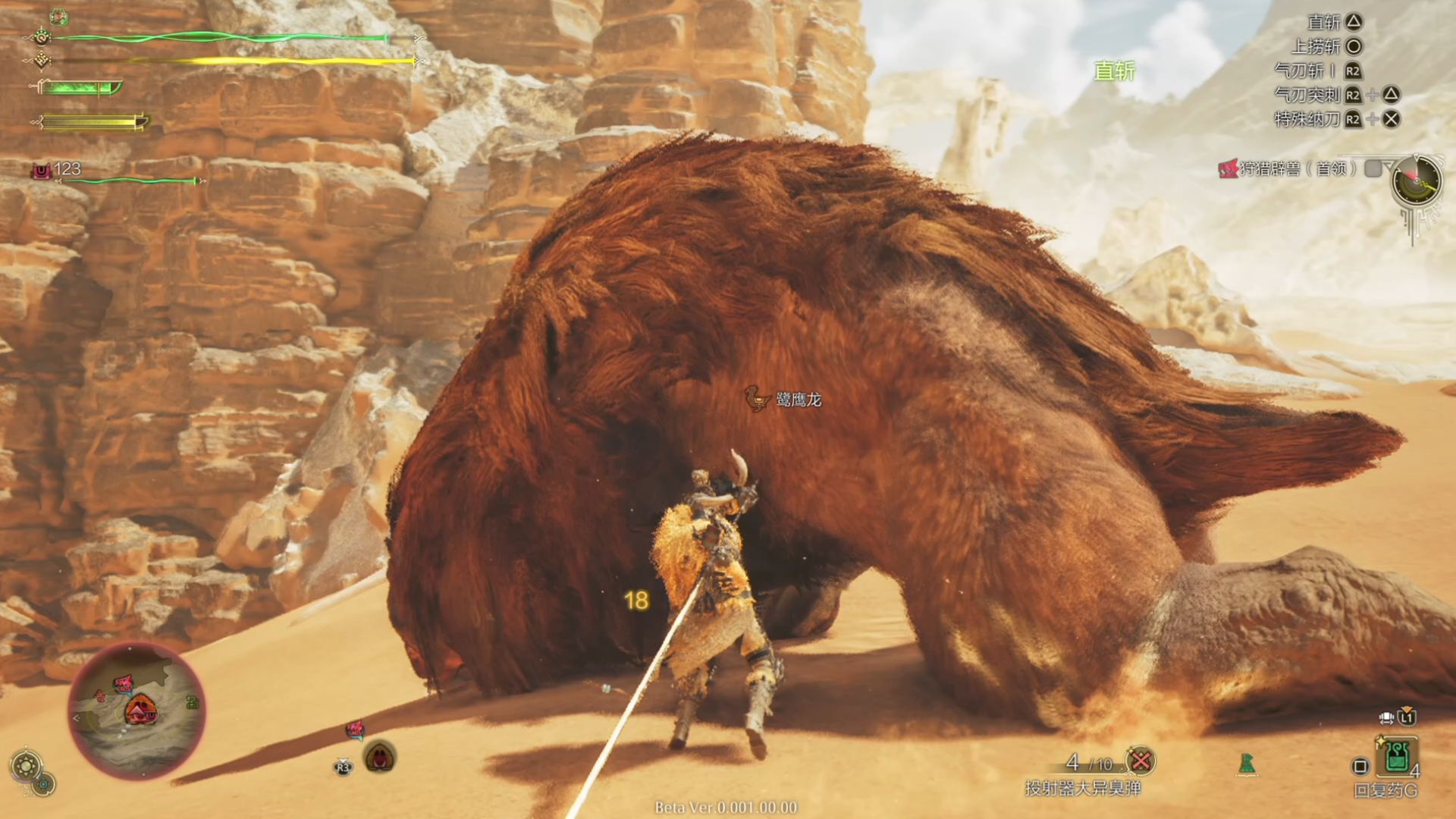Select the 回复药G potion item slot
The width and height of the screenshot is (1456, 819).
[x=1397, y=758]
